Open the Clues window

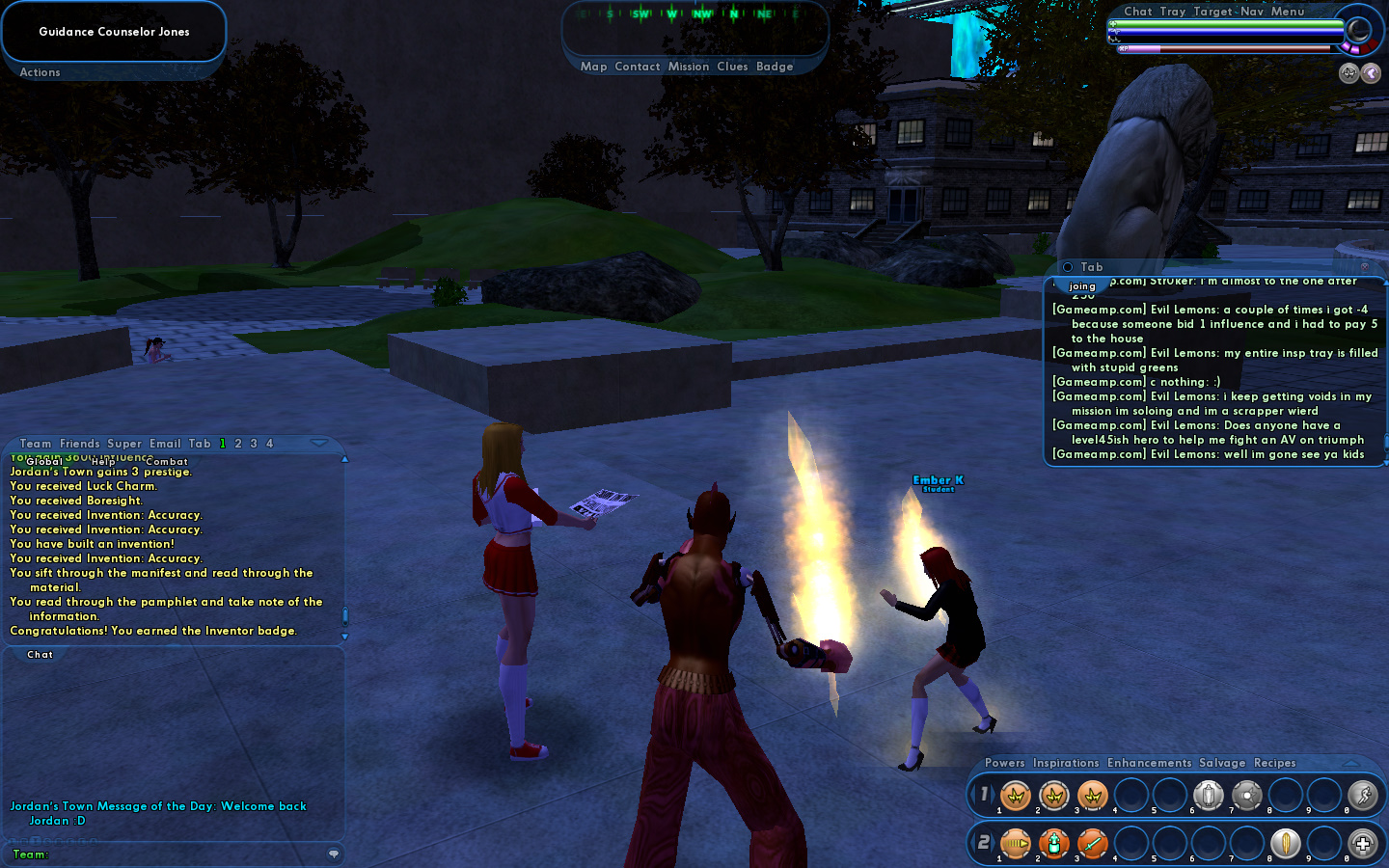point(732,67)
